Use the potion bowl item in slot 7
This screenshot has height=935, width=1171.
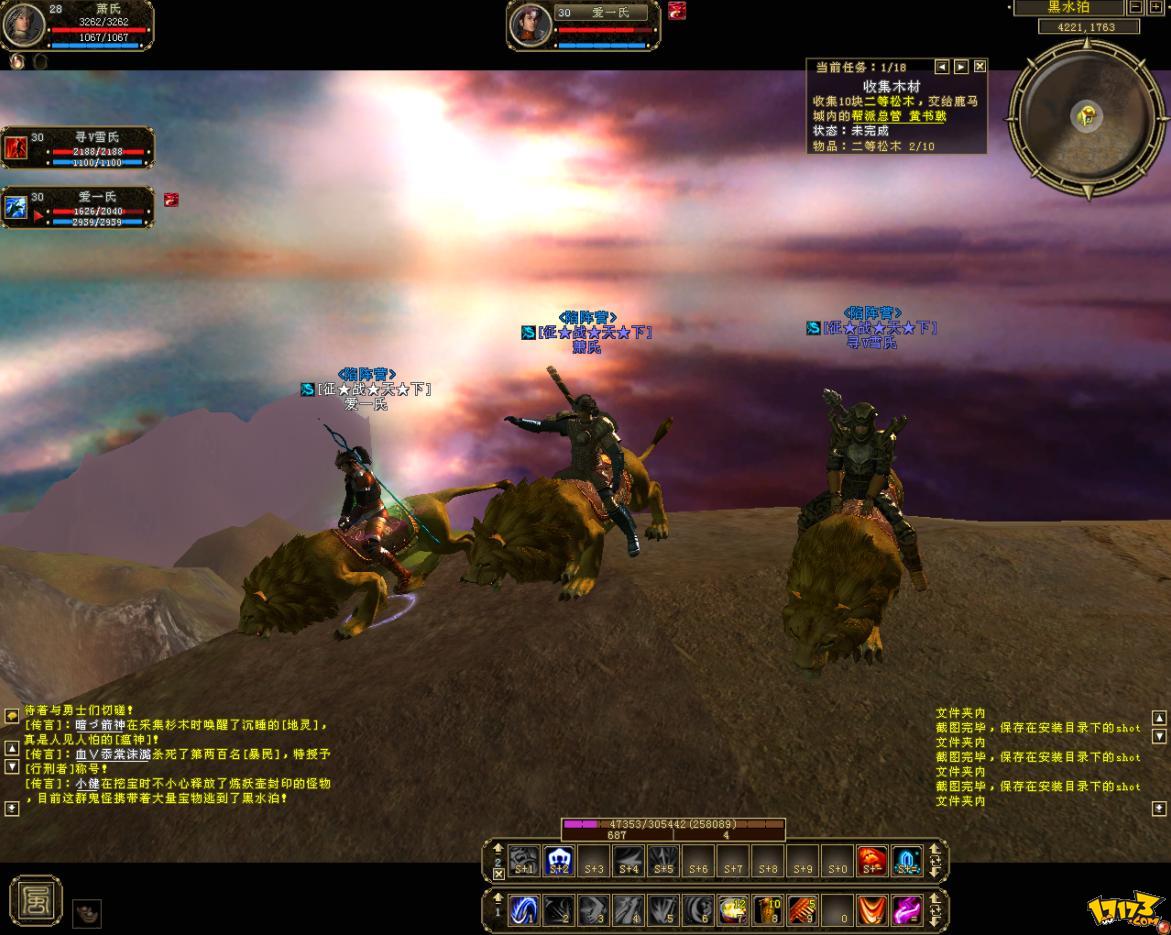(733, 910)
